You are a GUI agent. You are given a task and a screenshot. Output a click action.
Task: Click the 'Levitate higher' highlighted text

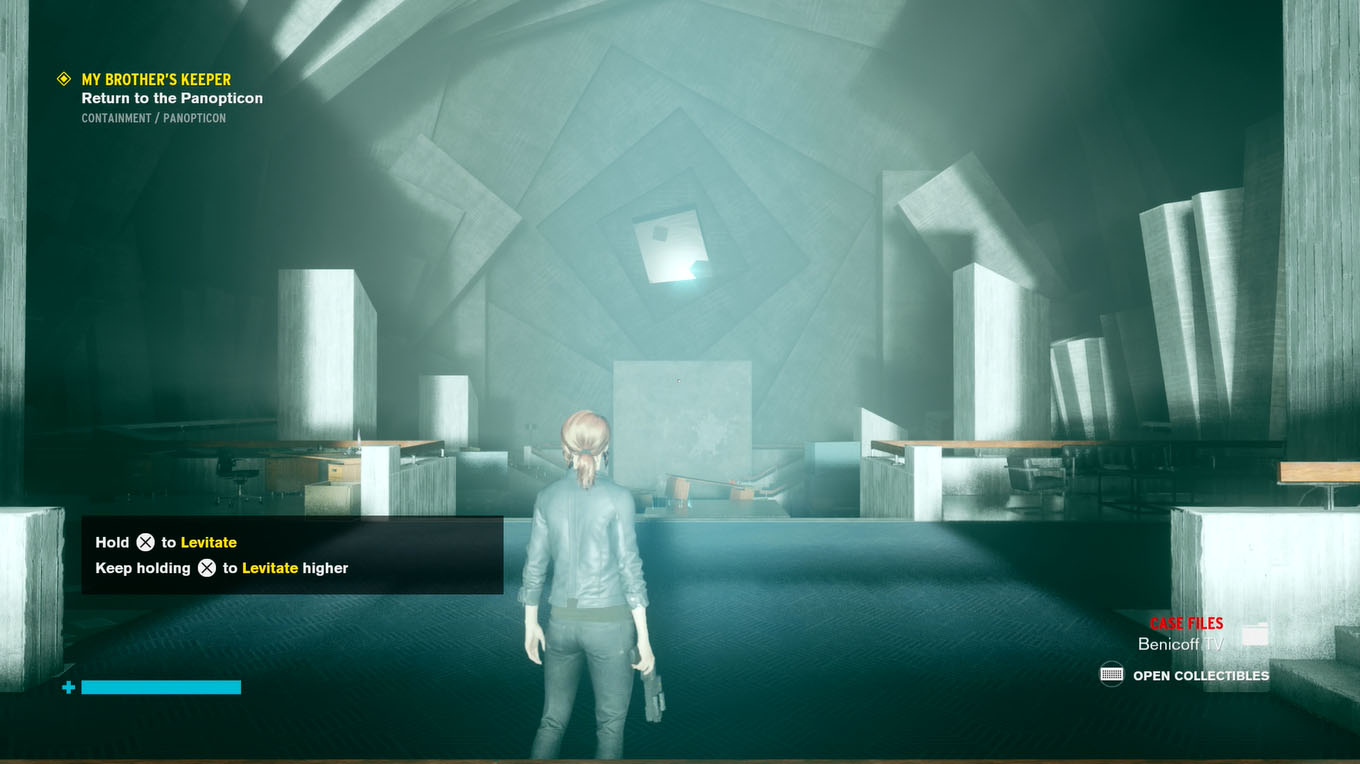295,567
